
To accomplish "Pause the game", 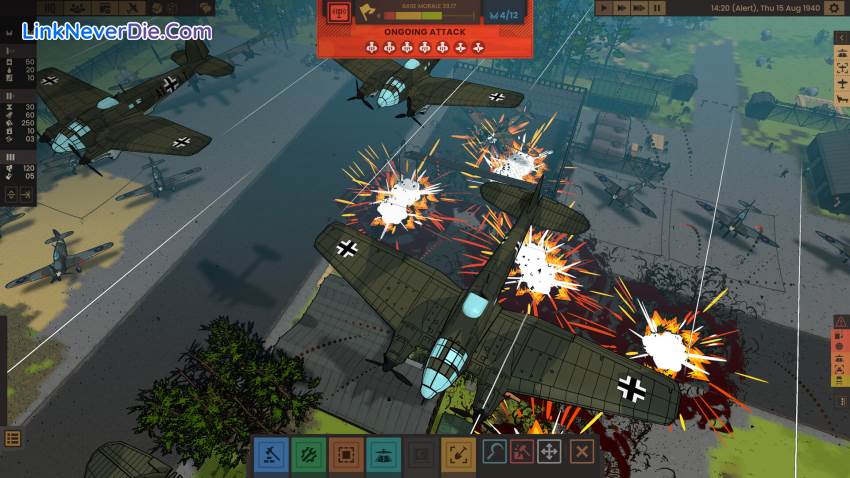I will [x=656, y=8].
